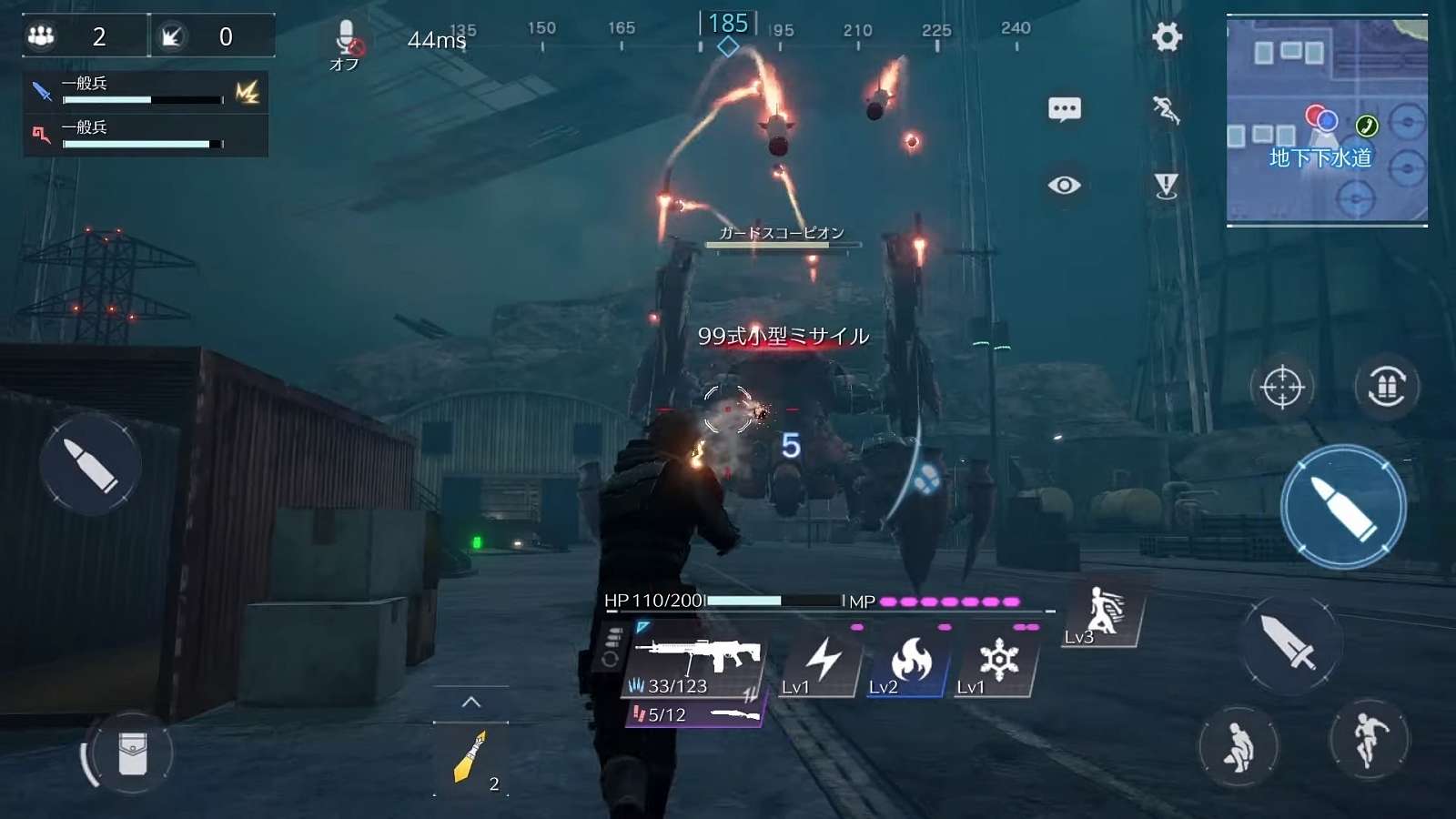The image size is (1456, 819).
Task: Open the aim assist crosshair control
Action: (1284, 385)
